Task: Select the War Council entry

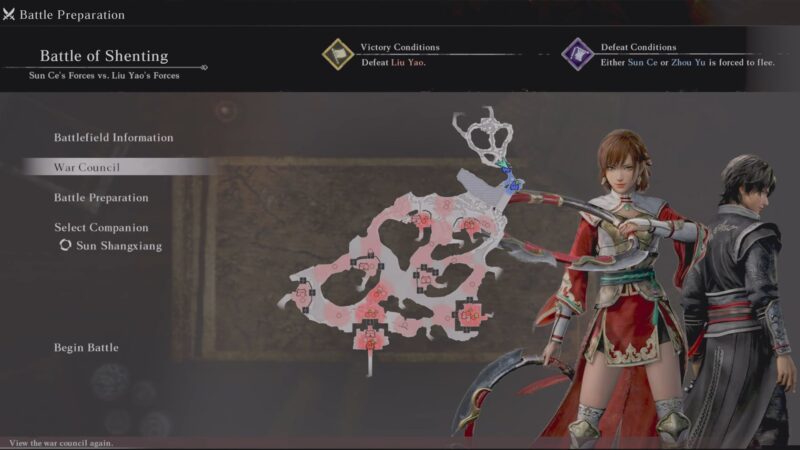Action: click(x=87, y=167)
